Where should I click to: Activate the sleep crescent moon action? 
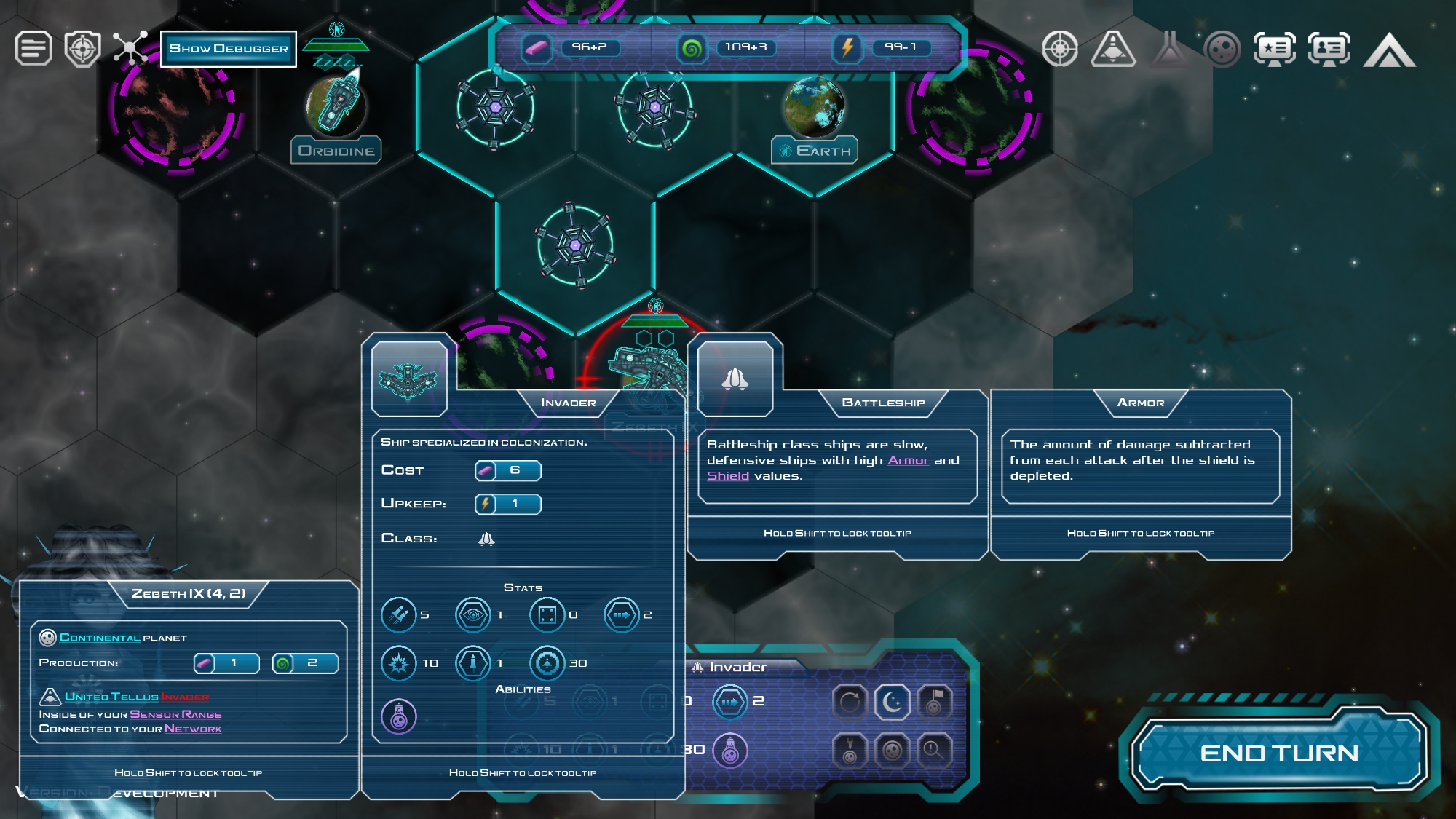pyautogui.click(x=892, y=703)
